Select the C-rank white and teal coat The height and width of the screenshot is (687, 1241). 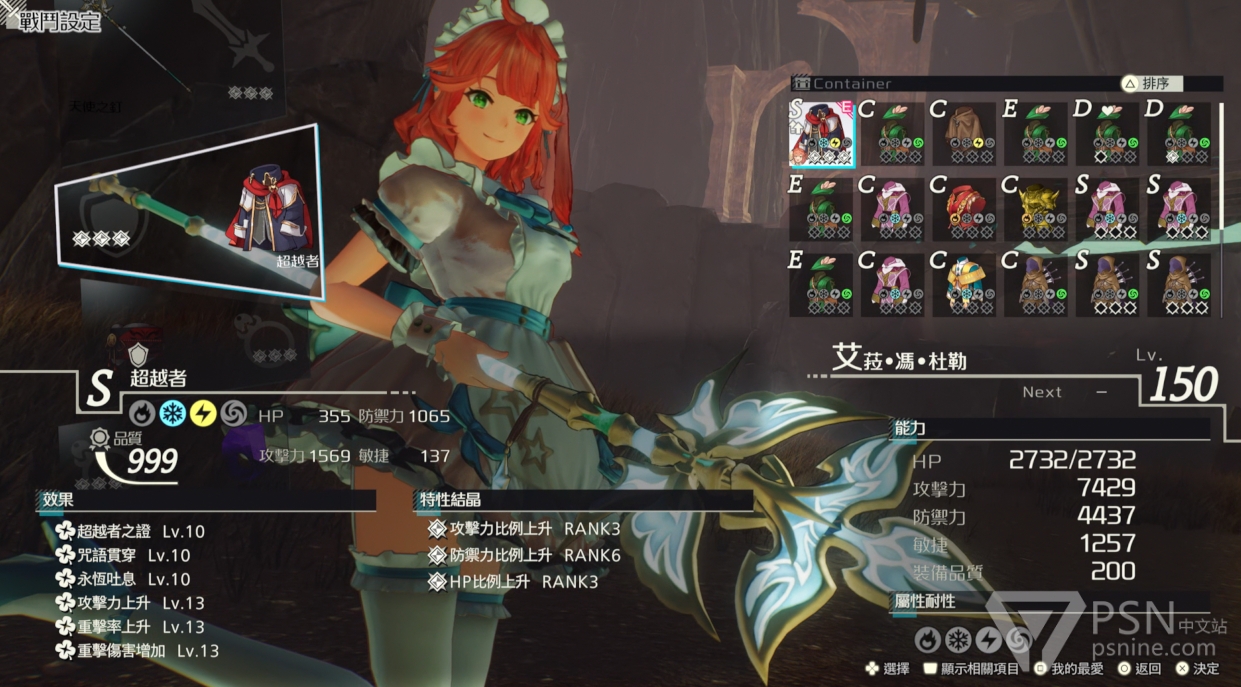click(x=964, y=283)
